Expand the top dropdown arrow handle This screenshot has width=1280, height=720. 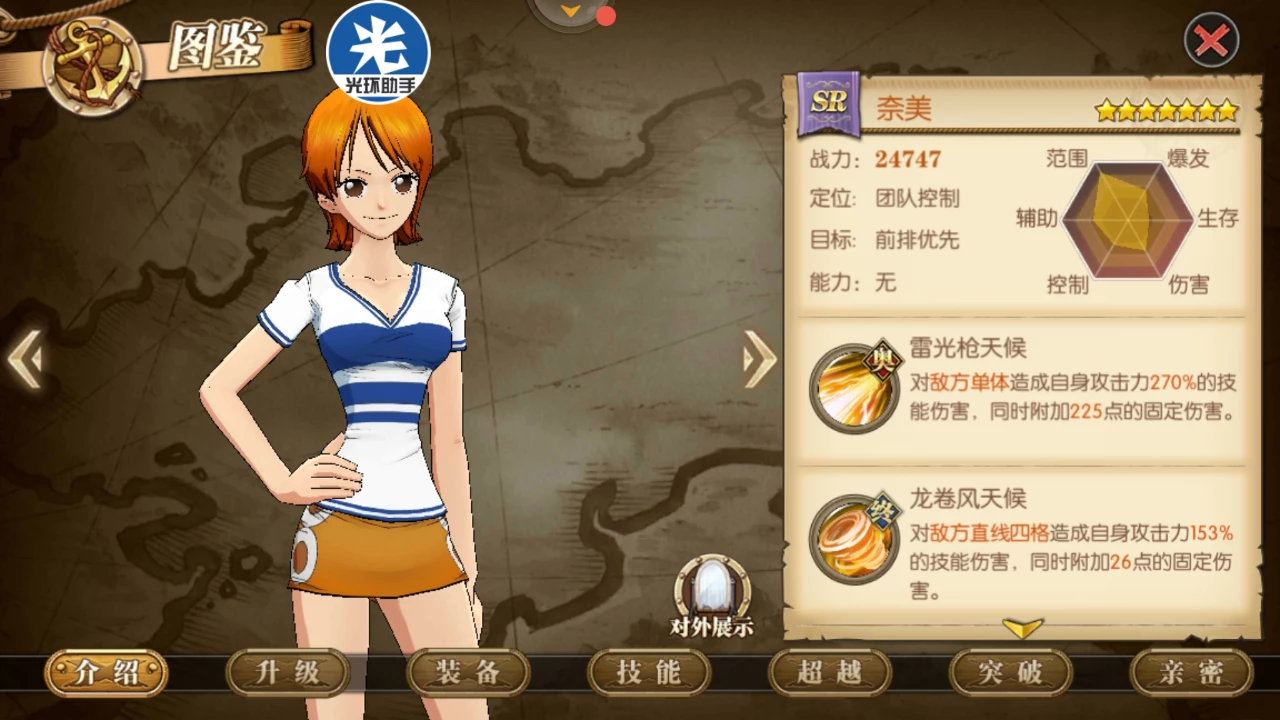(x=570, y=11)
